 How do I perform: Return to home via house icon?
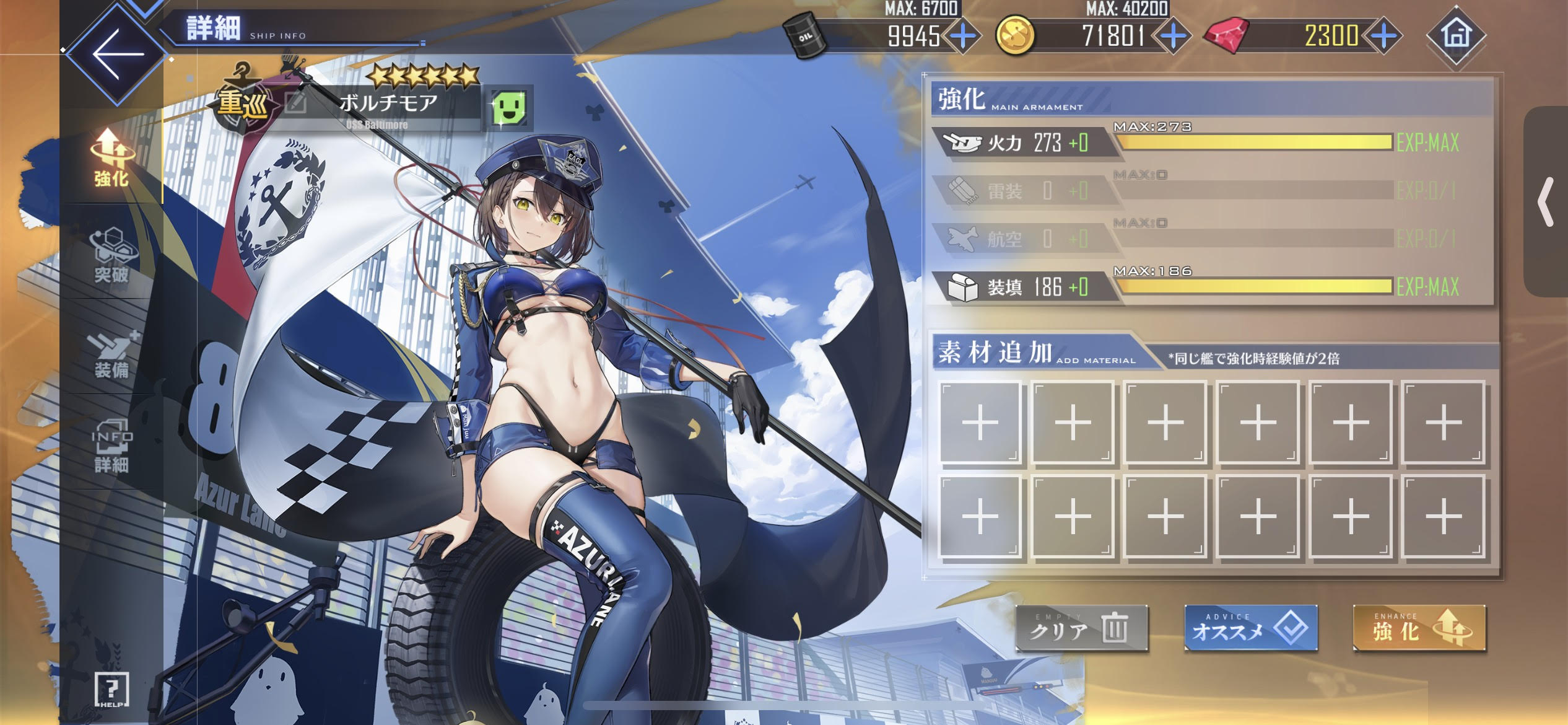click(1456, 35)
